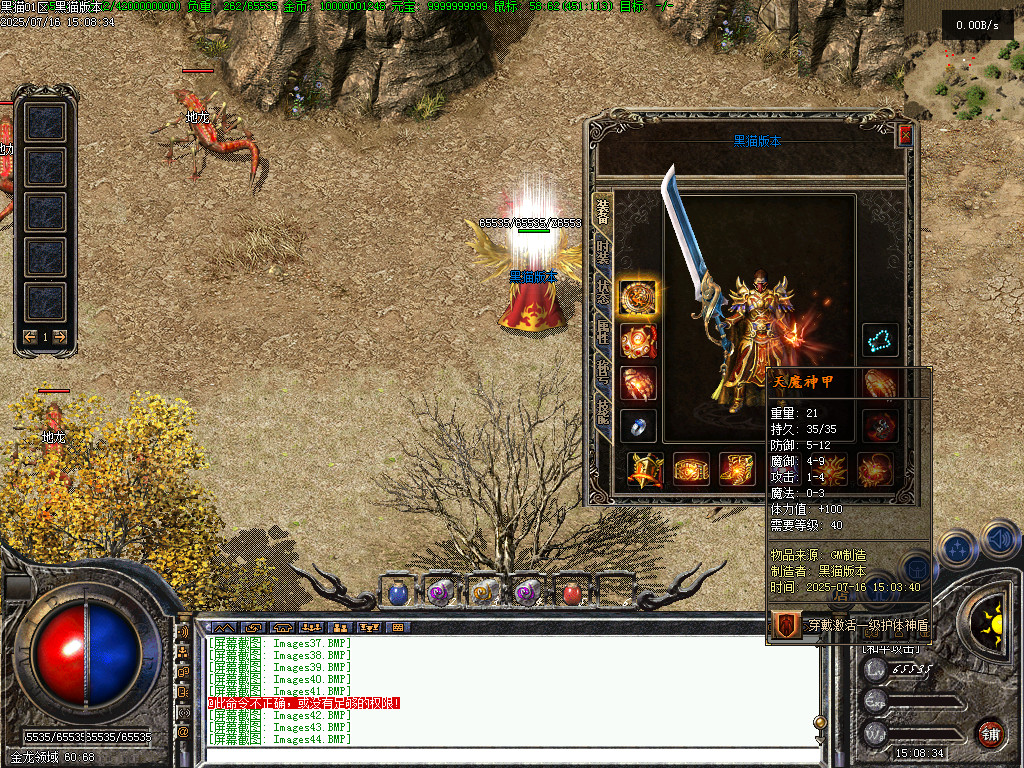The height and width of the screenshot is (768, 1024).
Task: Select the winged golden helmet slot
Action: pos(645,469)
